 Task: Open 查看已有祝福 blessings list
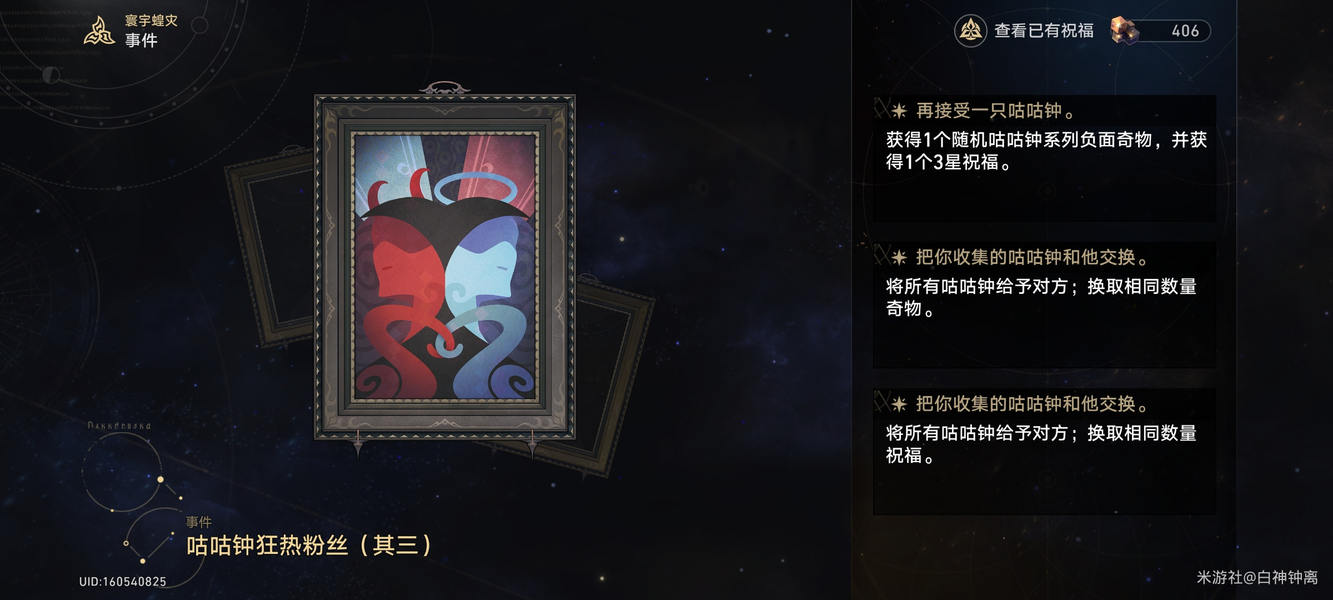1025,31
